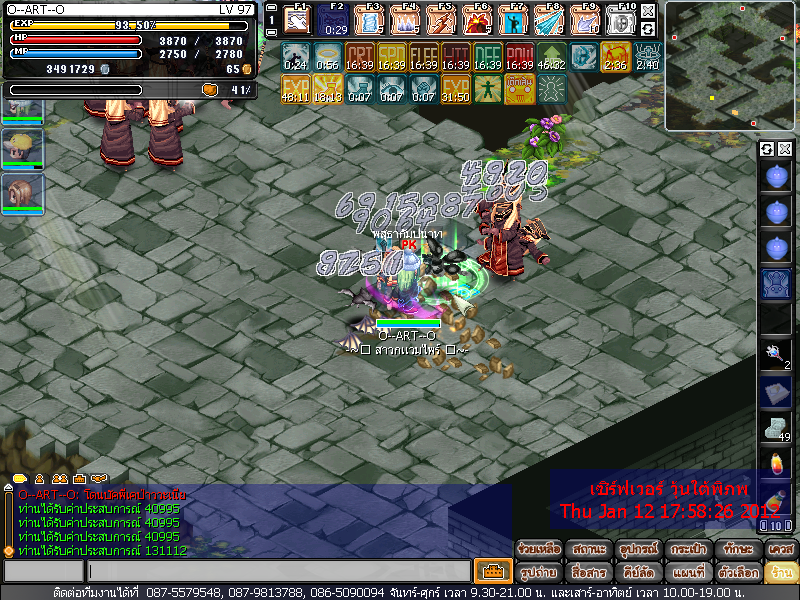800x600 pixels.
Task: Open the กระเป๋า bag inventory
Action: pyautogui.click(x=689, y=549)
